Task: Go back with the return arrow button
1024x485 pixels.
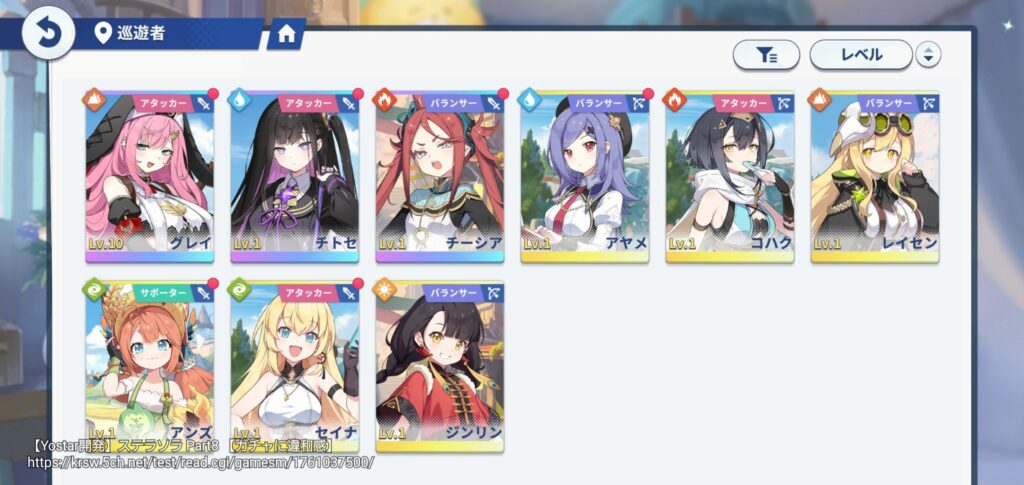Action: coord(47,33)
